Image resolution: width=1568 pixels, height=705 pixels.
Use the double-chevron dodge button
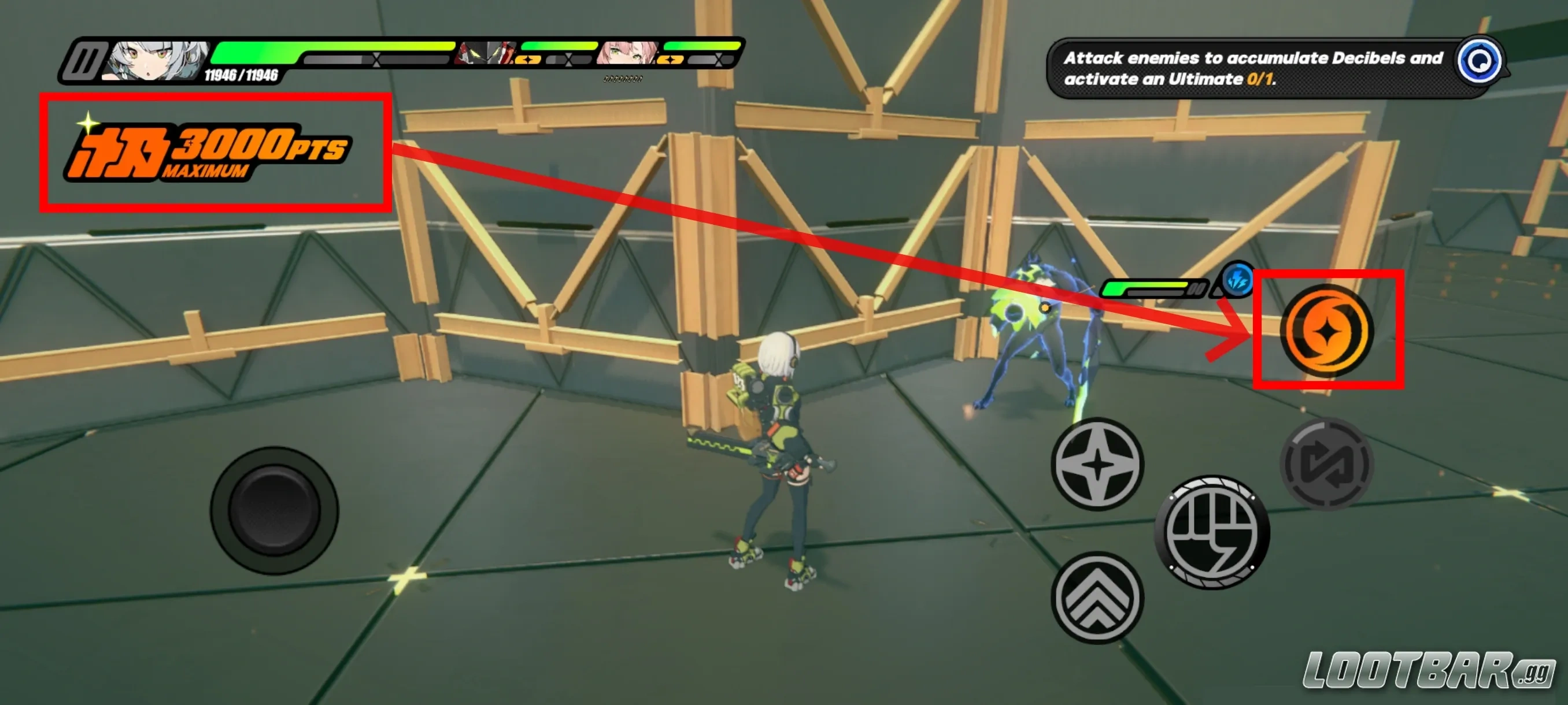pyautogui.click(x=1097, y=598)
